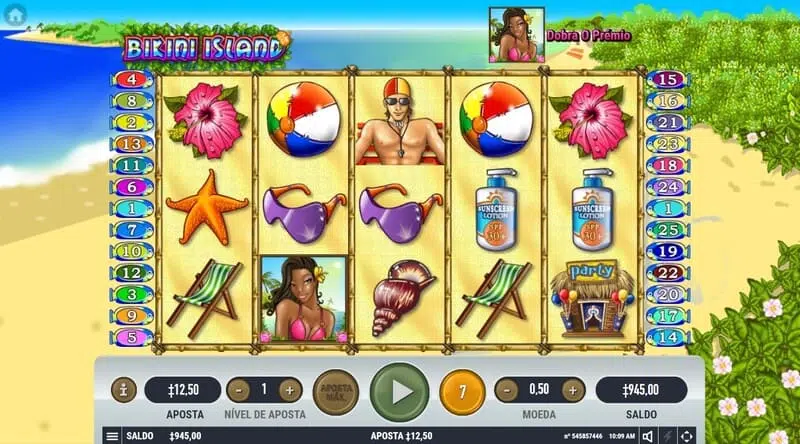Select payline 22 on the right side
The height and width of the screenshot is (444, 800).
(670, 273)
